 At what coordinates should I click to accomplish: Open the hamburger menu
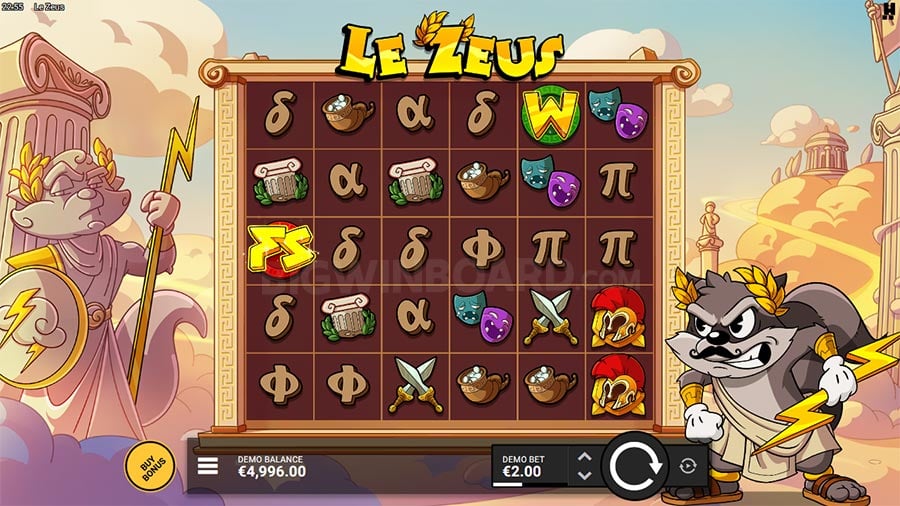208,466
